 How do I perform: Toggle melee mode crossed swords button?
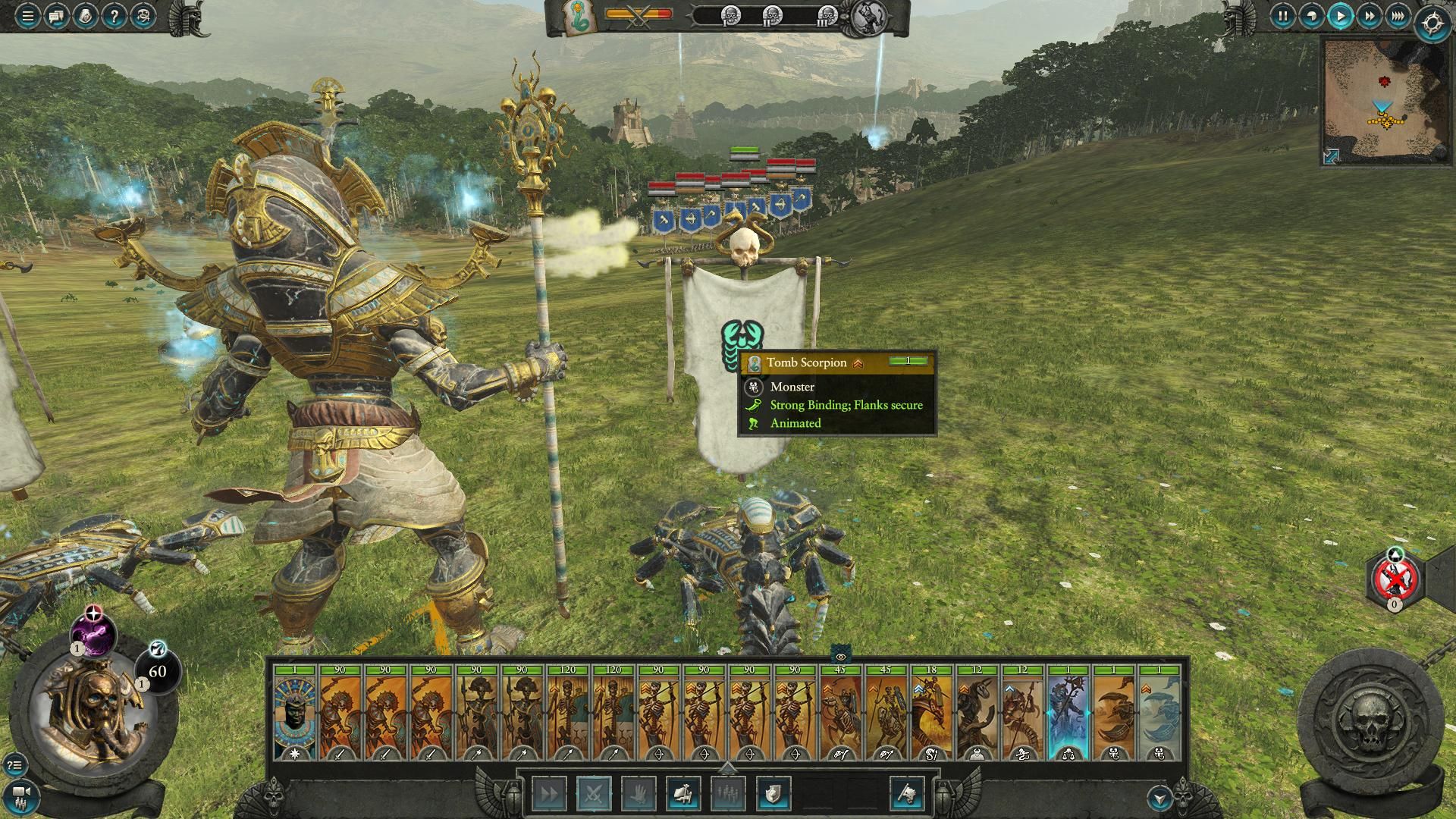(x=593, y=794)
